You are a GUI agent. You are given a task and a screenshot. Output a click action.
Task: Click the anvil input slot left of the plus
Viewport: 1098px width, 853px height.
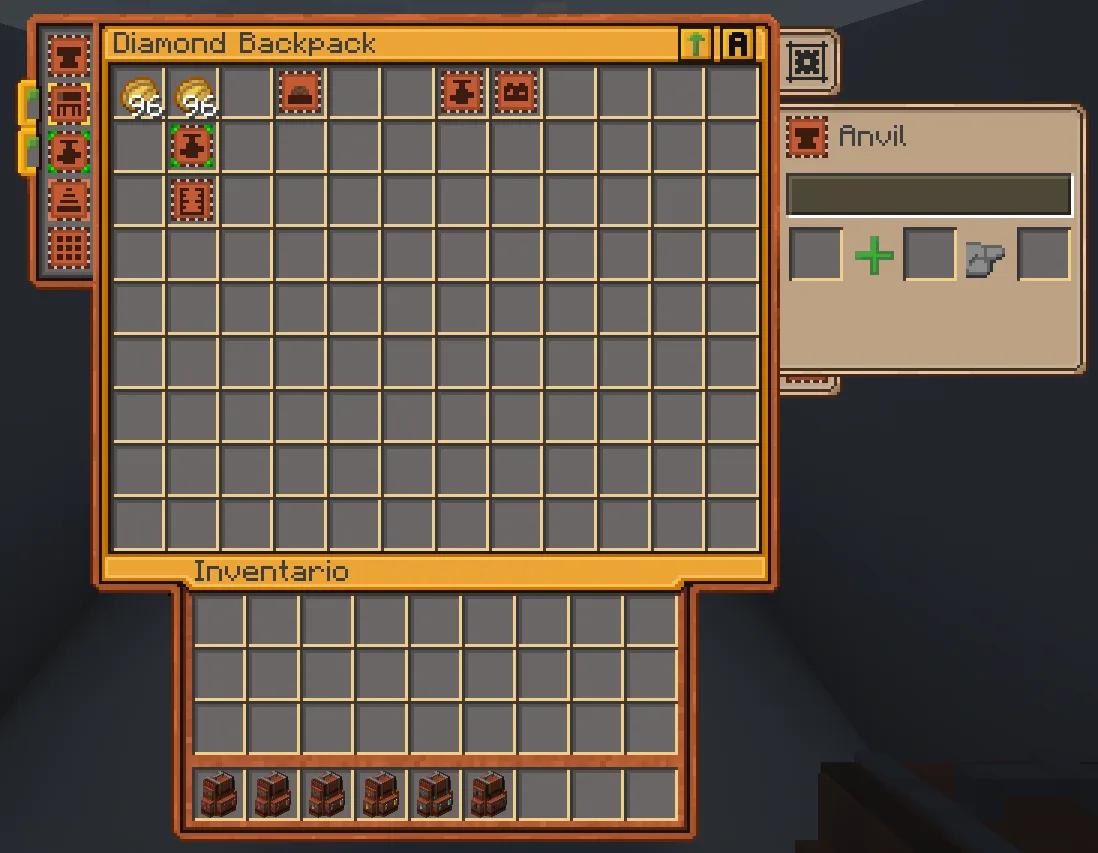pyautogui.click(x=816, y=255)
